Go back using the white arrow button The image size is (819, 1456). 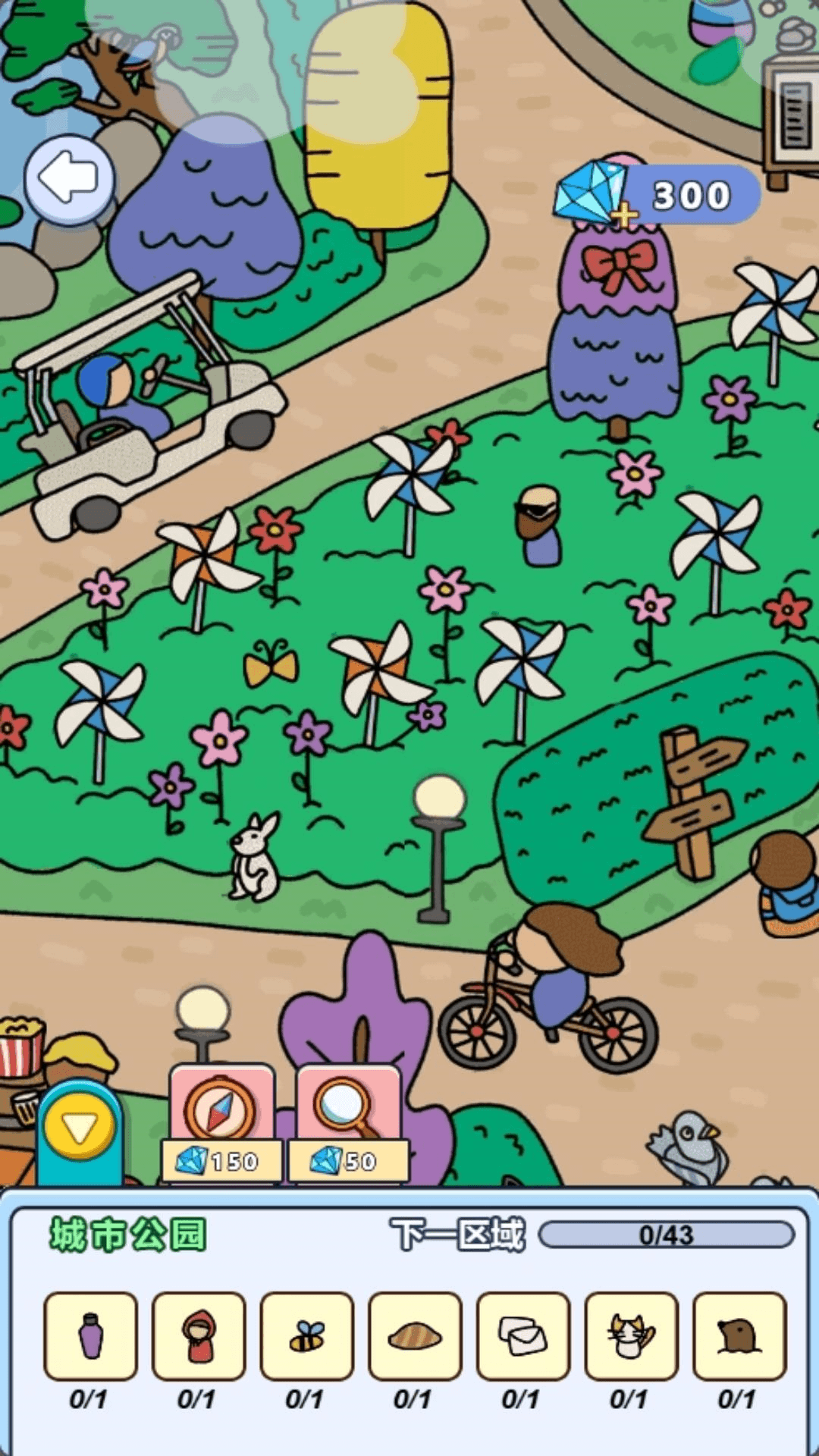70,179
